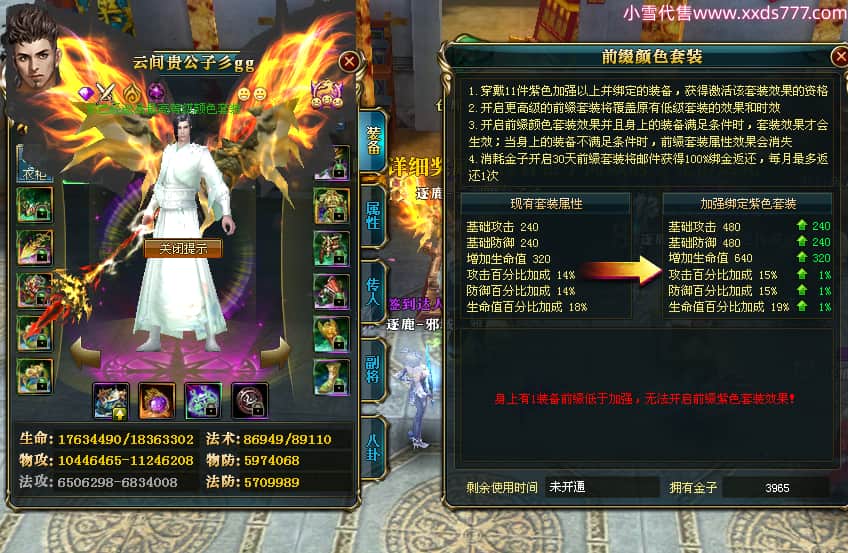Select the round dark rune bottom slot
848x553 pixels.
pos(249,400)
